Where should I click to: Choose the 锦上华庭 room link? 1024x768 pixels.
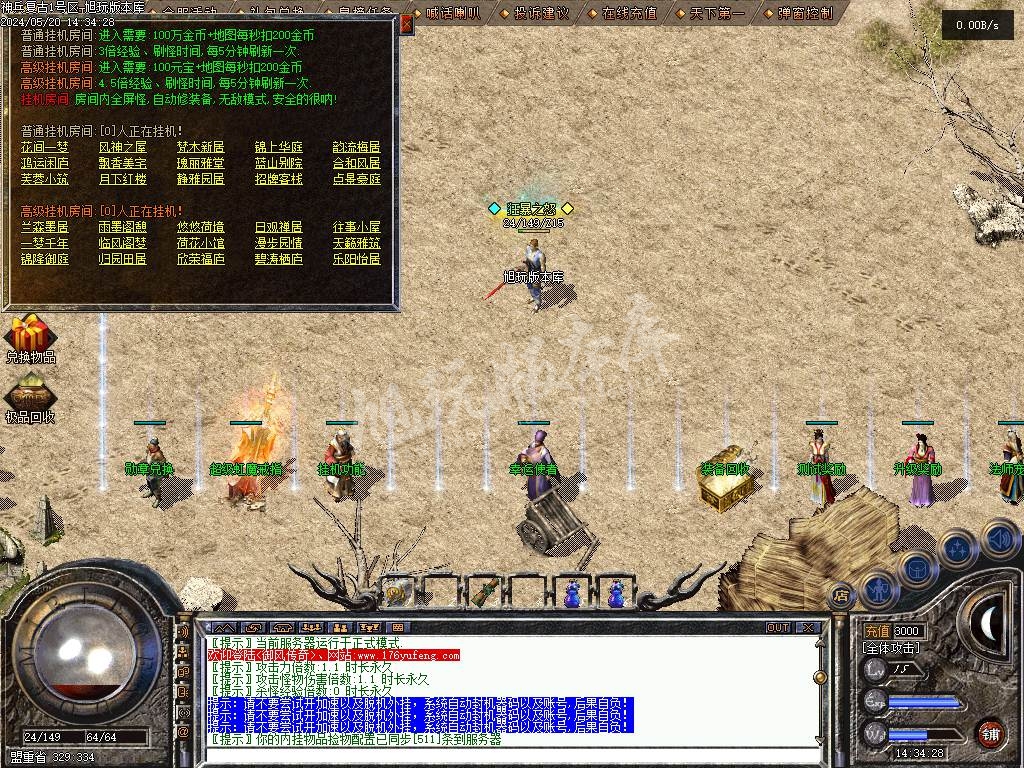(278, 147)
